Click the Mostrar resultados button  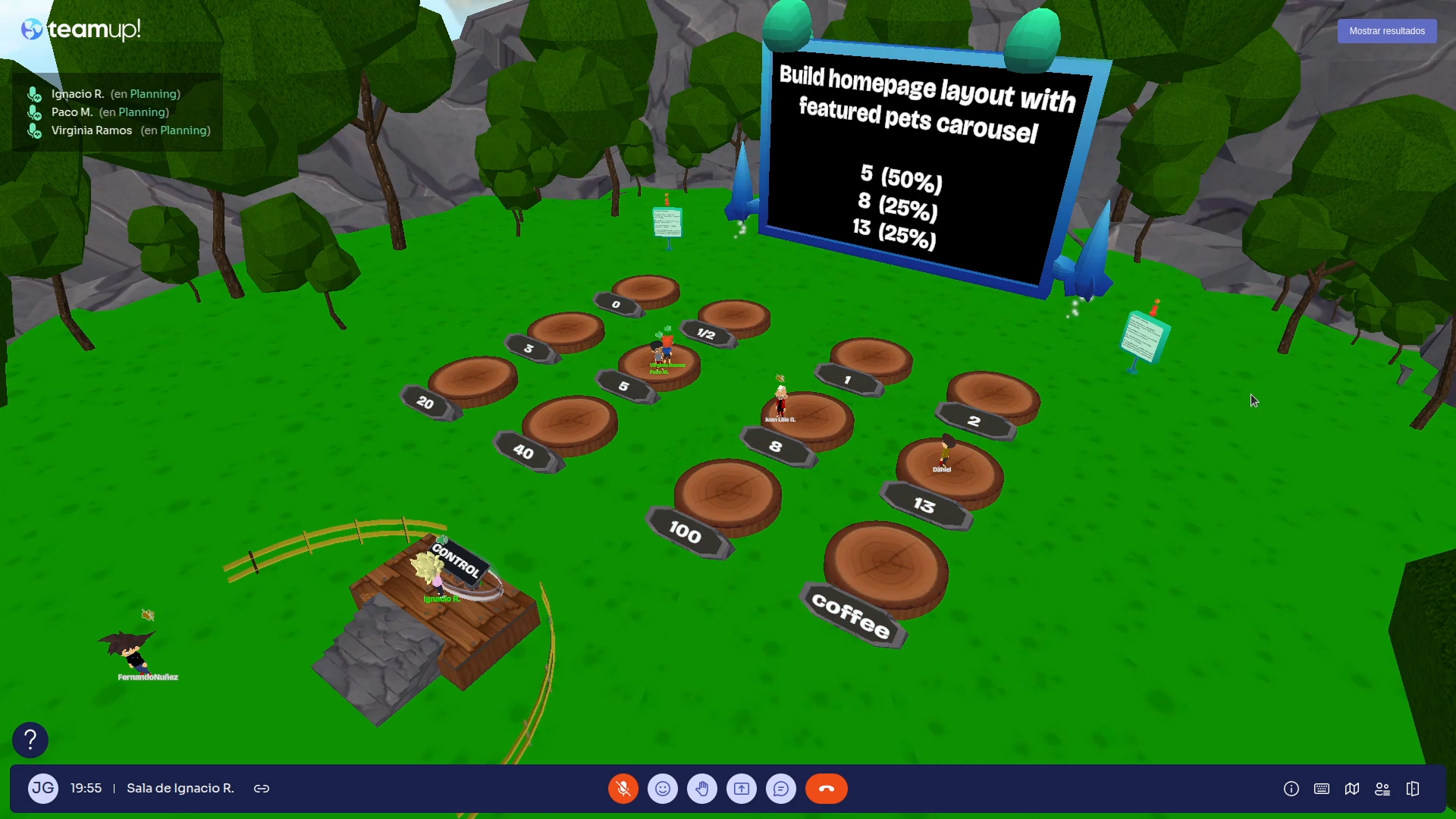tap(1386, 31)
